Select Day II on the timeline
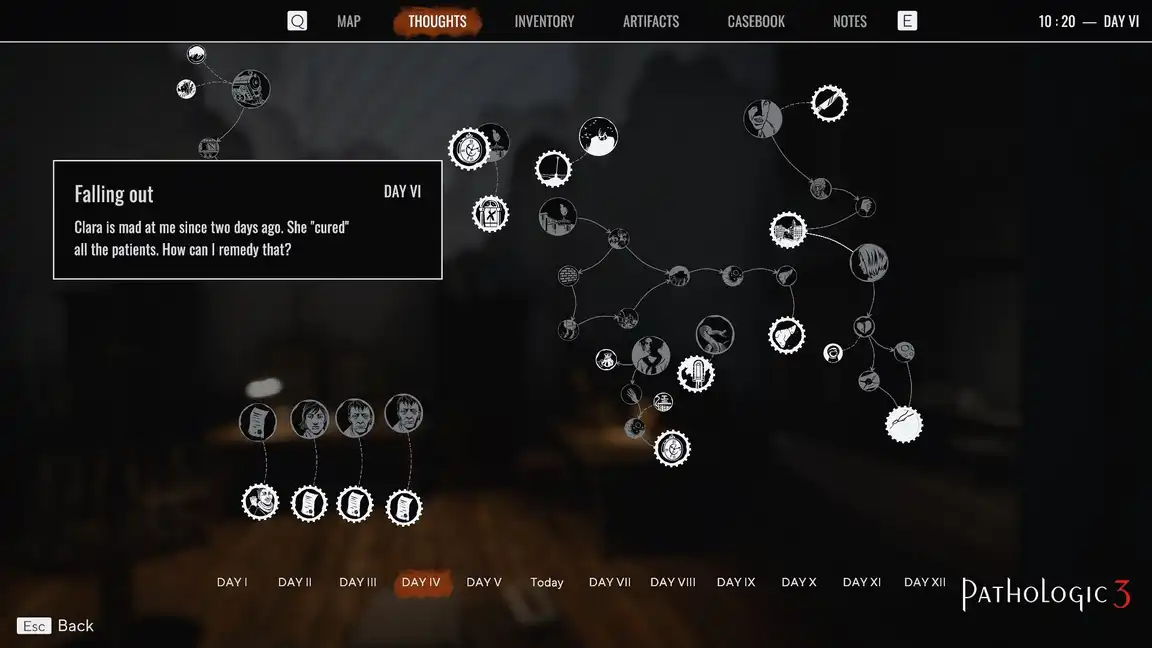This screenshot has width=1152, height=648. coord(295,582)
